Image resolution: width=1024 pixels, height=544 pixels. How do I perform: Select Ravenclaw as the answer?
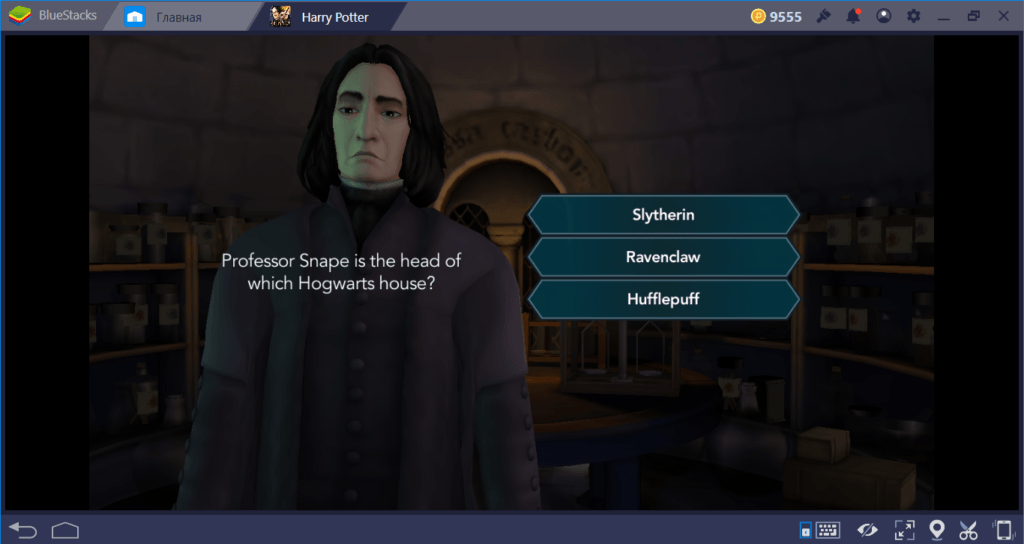pyautogui.click(x=663, y=257)
